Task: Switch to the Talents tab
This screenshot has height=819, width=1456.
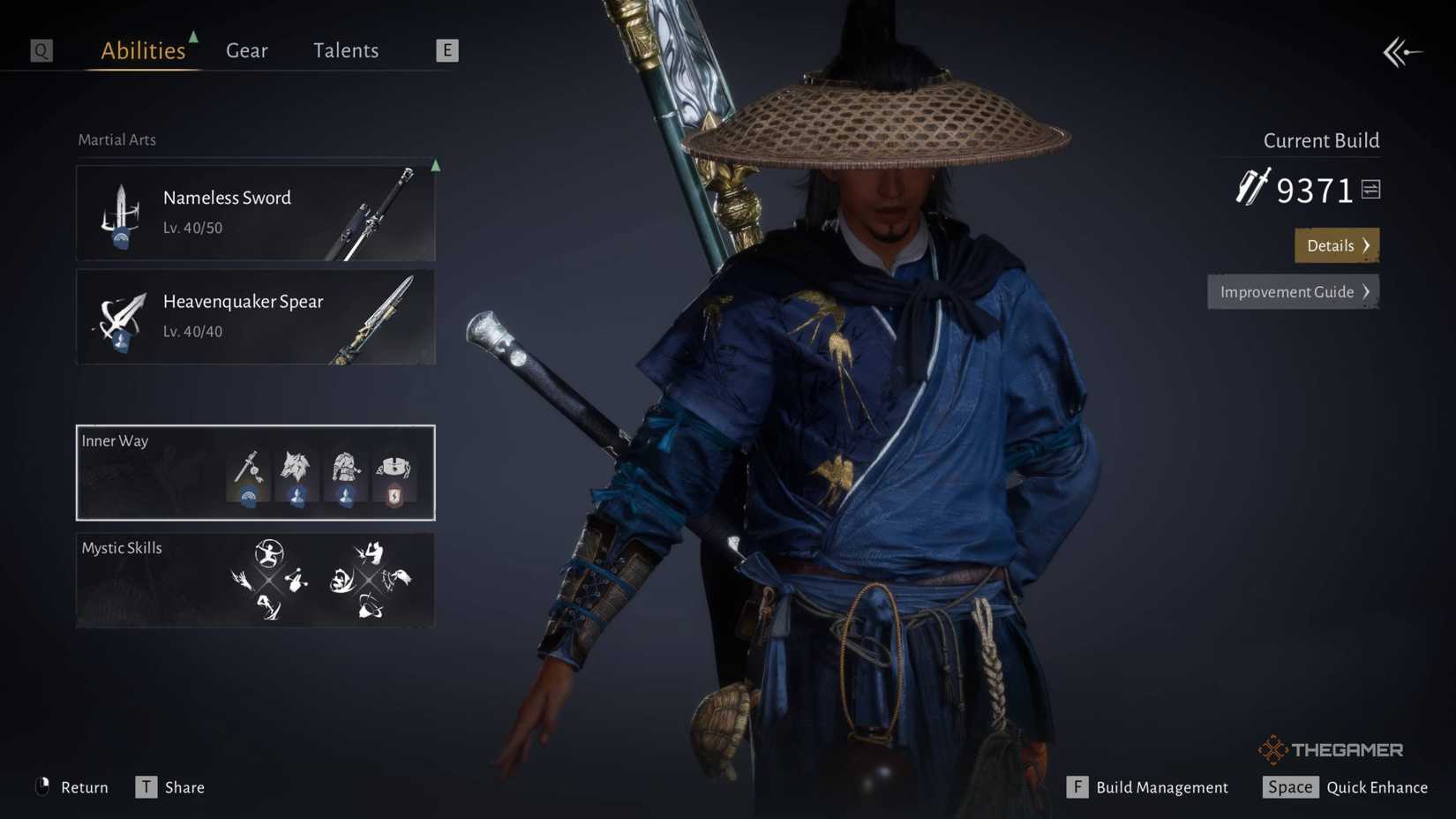Action: point(345,50)
